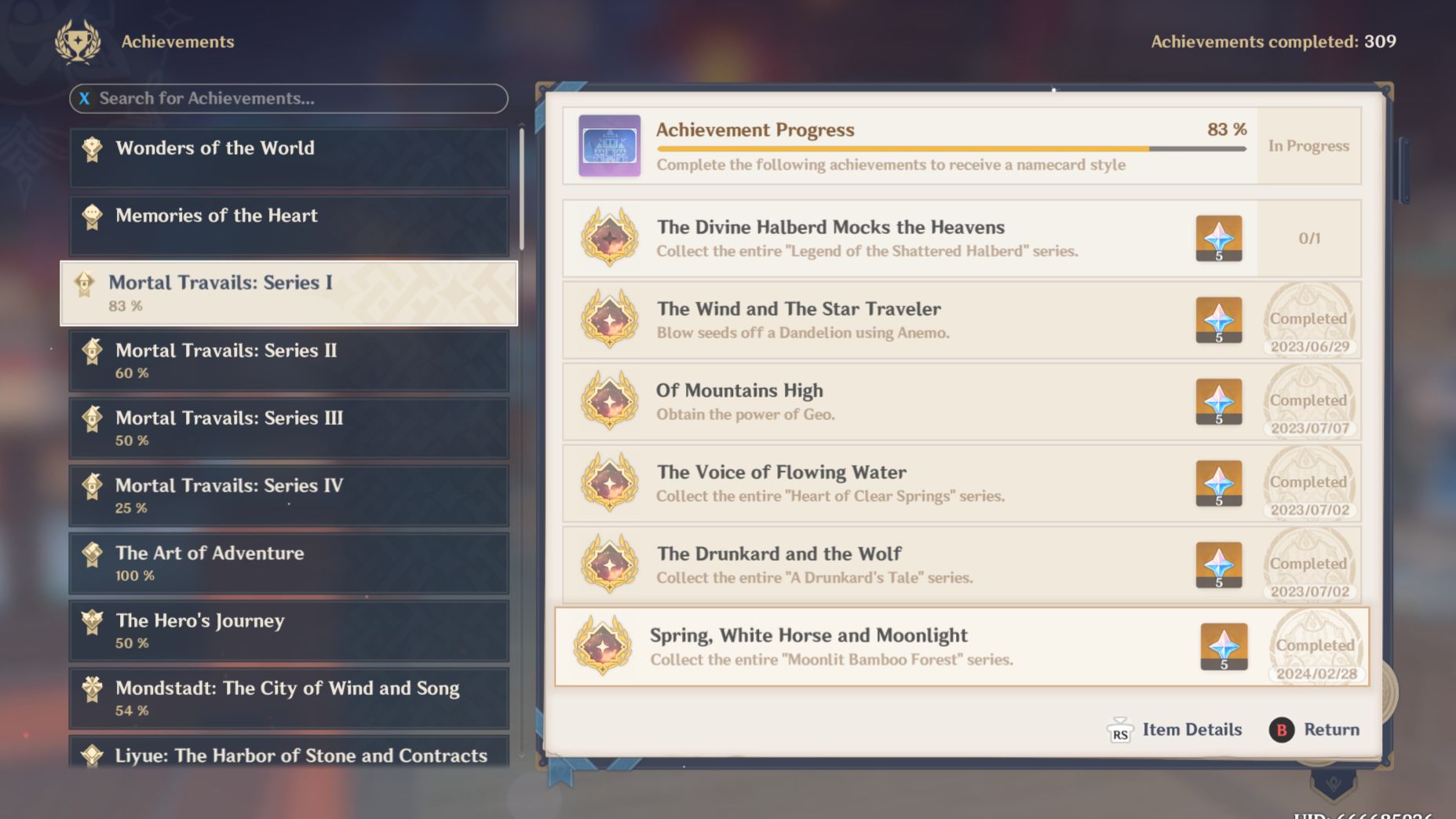
Task: Clear the search box using the X icon
Action: point(84,99)
